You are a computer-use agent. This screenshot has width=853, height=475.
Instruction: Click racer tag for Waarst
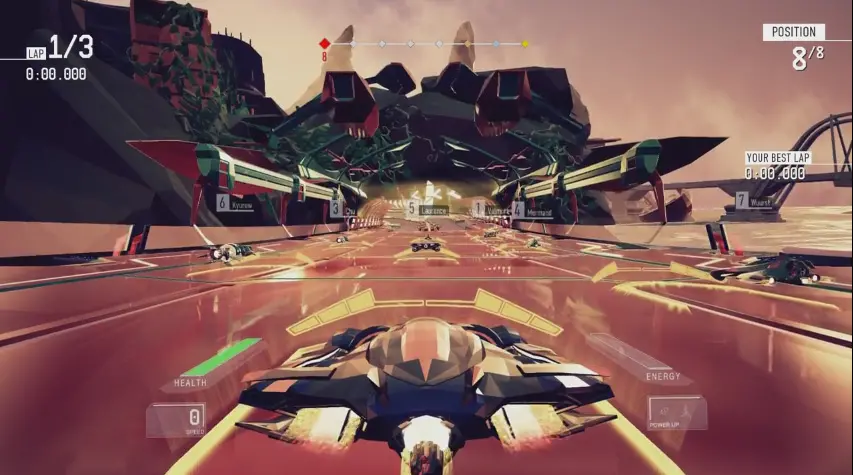click(755, 201)
